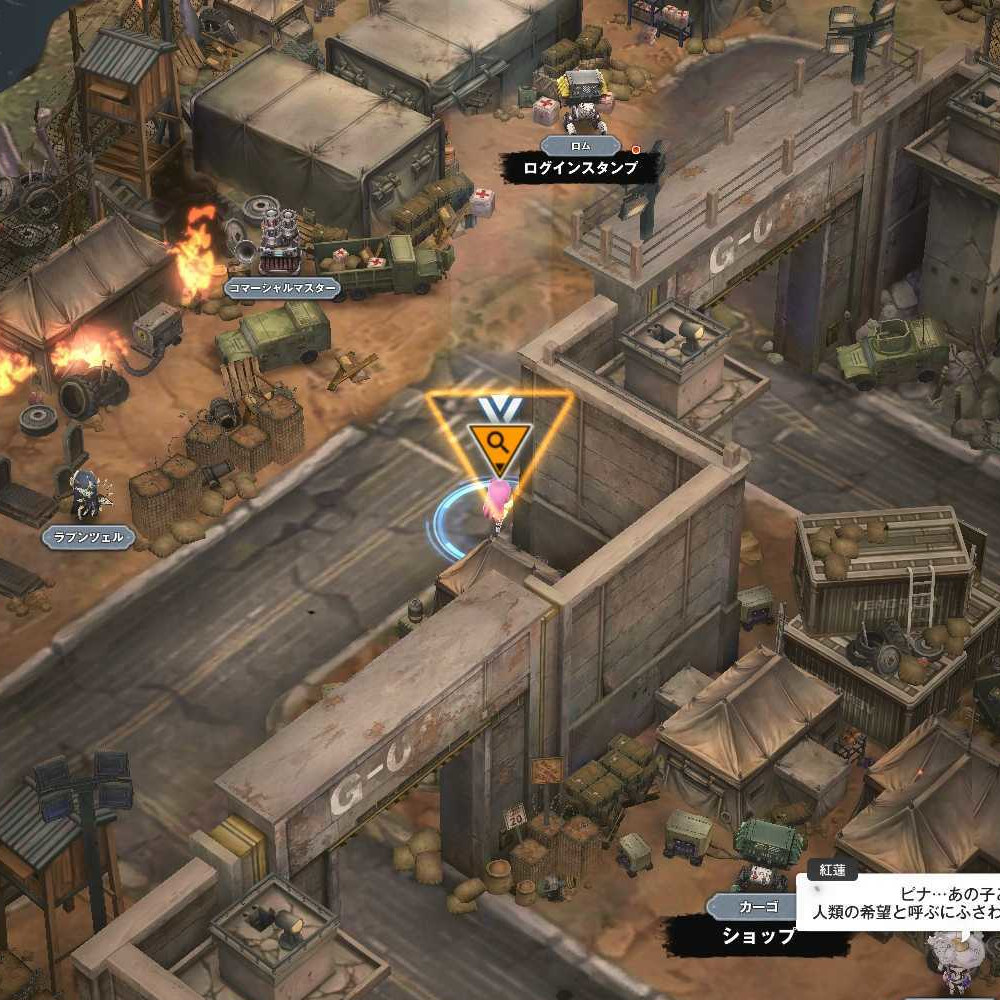
Task: Click the ラプンツェル name label
Action: 88,537
